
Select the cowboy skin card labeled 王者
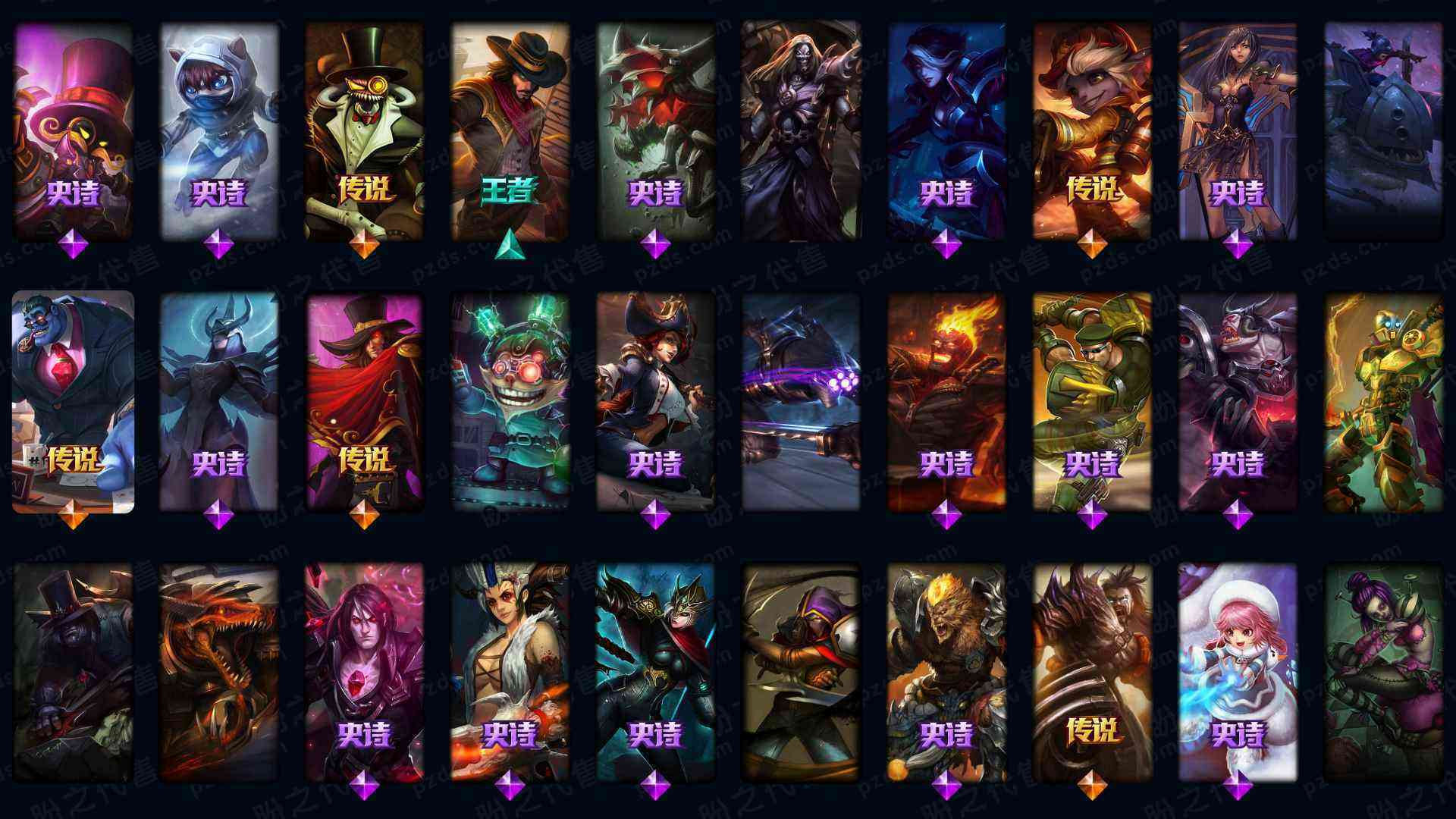tap(510, 129)
